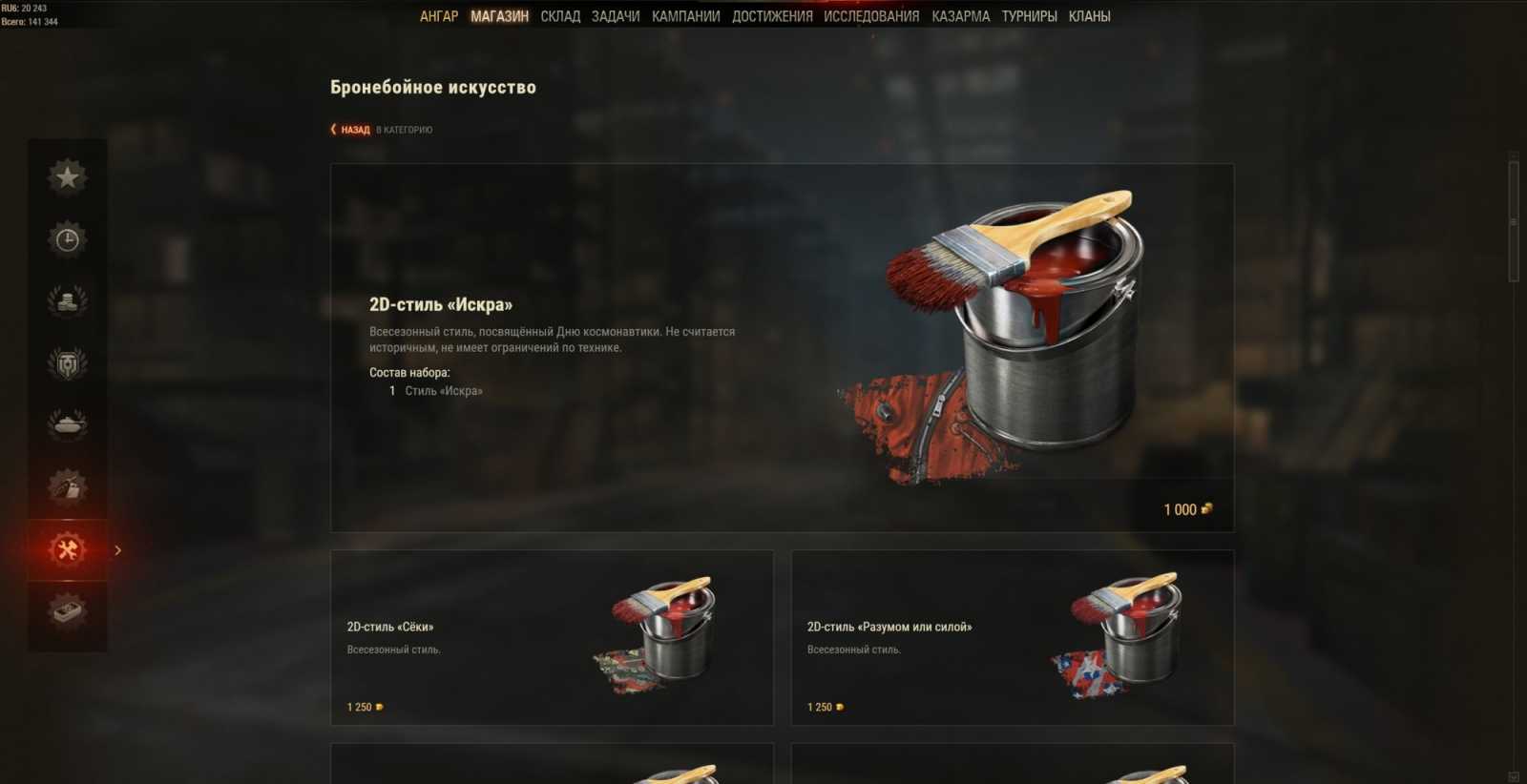This screenshot has height=784, width=1527.
Task: Click the gold icon beside 1 250 on Разумом или силой
Action: click(839, 707)
